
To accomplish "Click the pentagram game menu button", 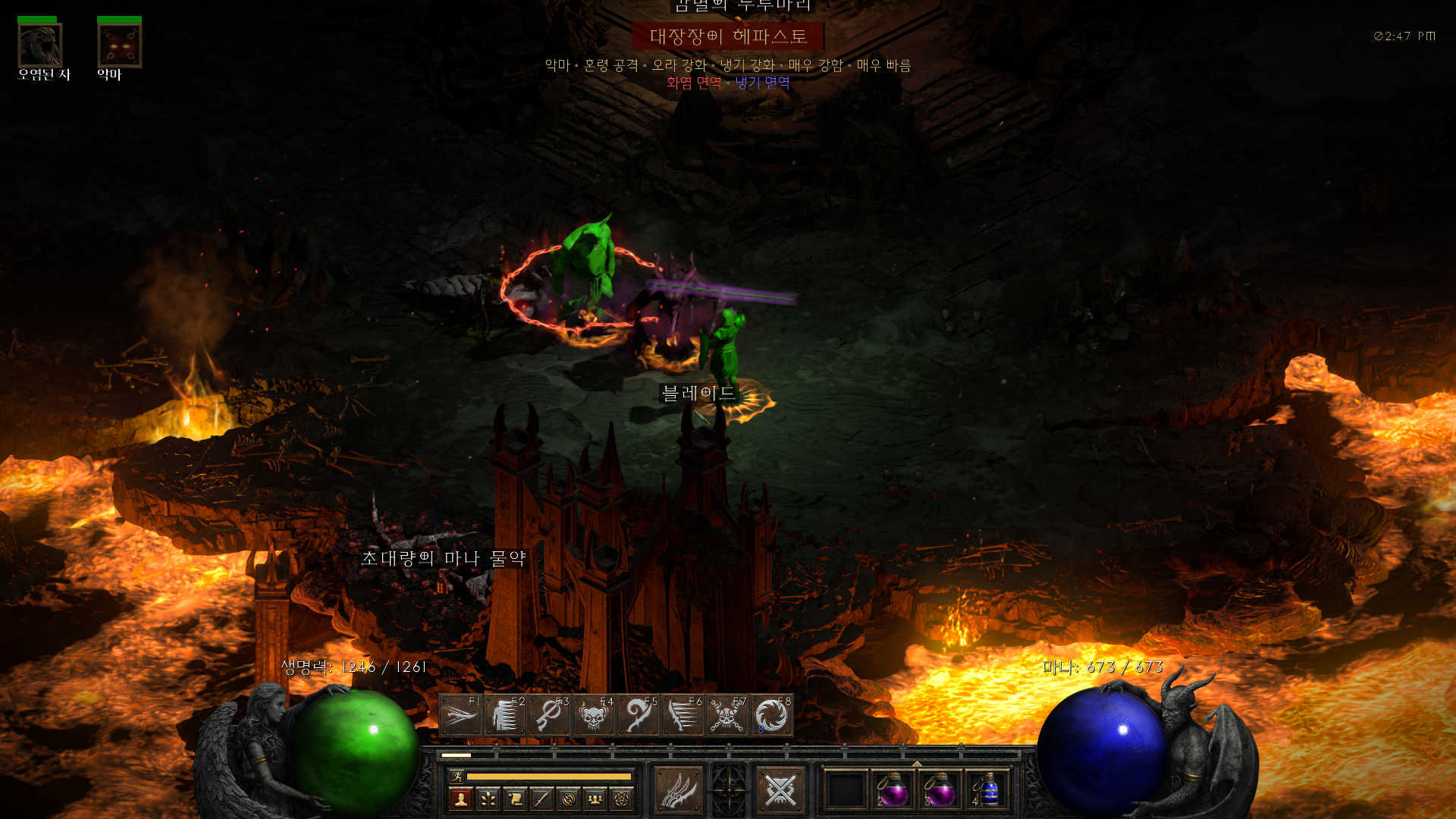I will (622, 799).
